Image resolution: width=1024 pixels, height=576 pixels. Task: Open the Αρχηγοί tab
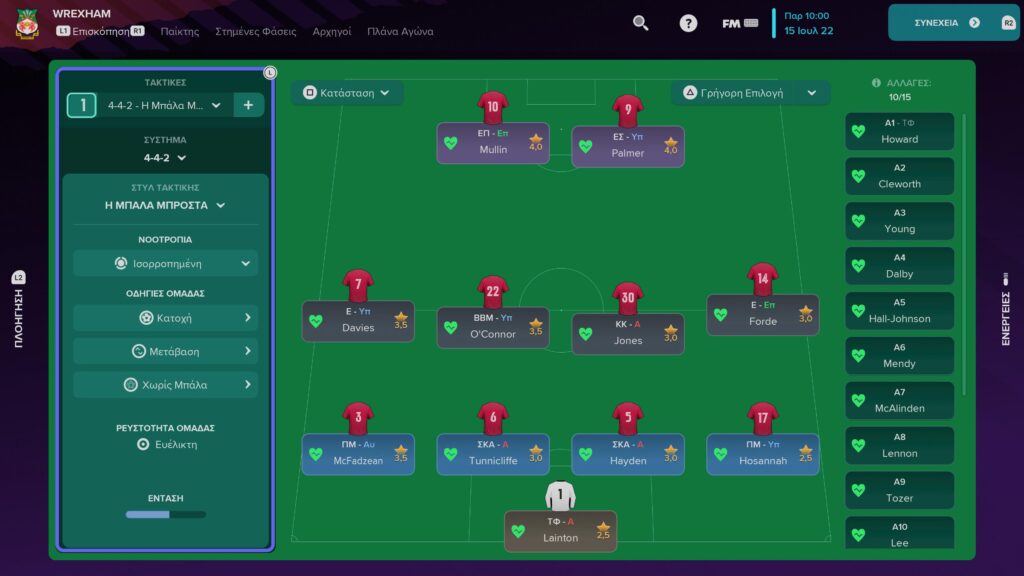(332, 31)
